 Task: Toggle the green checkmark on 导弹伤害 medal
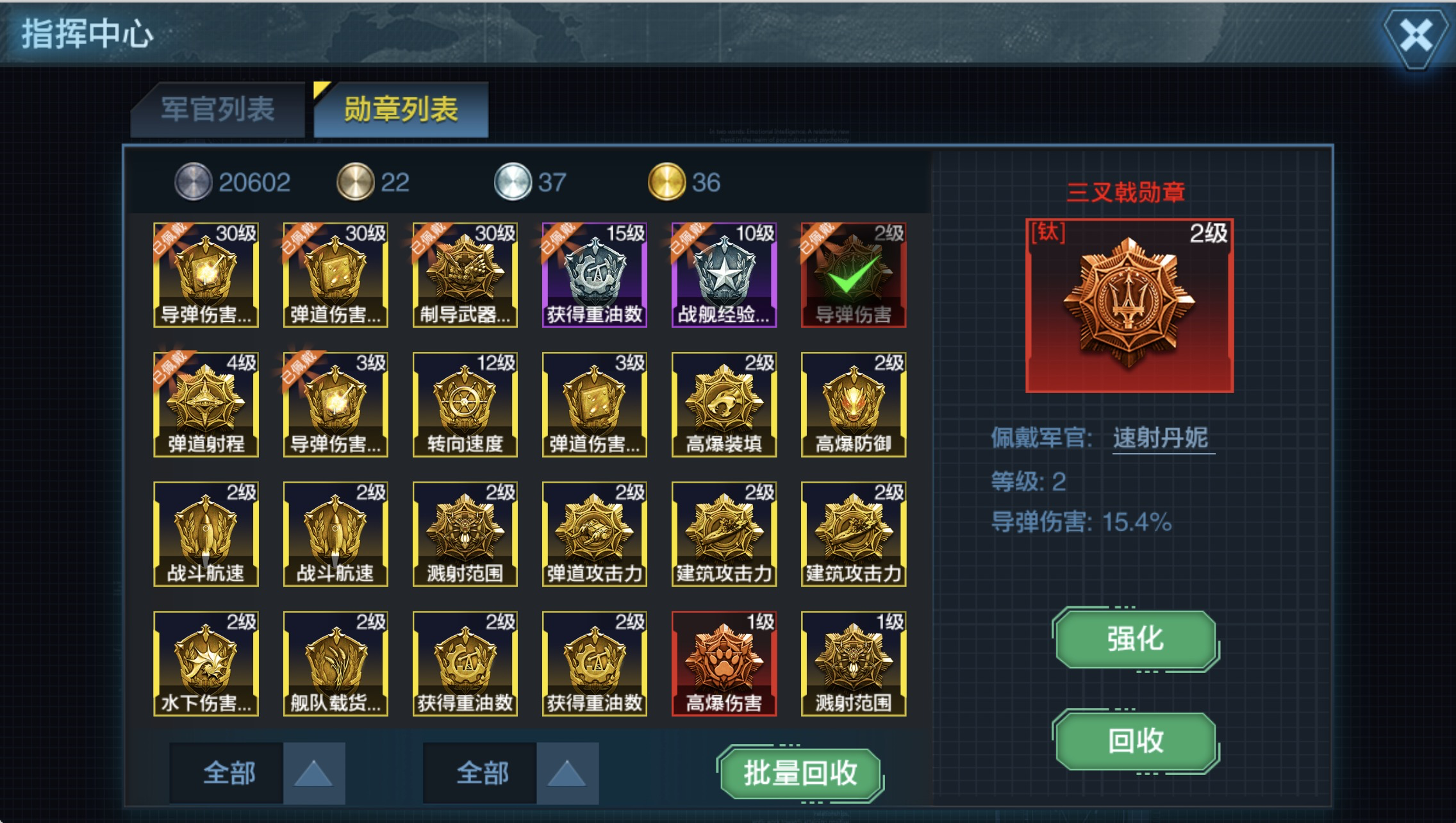coord(852,276)
